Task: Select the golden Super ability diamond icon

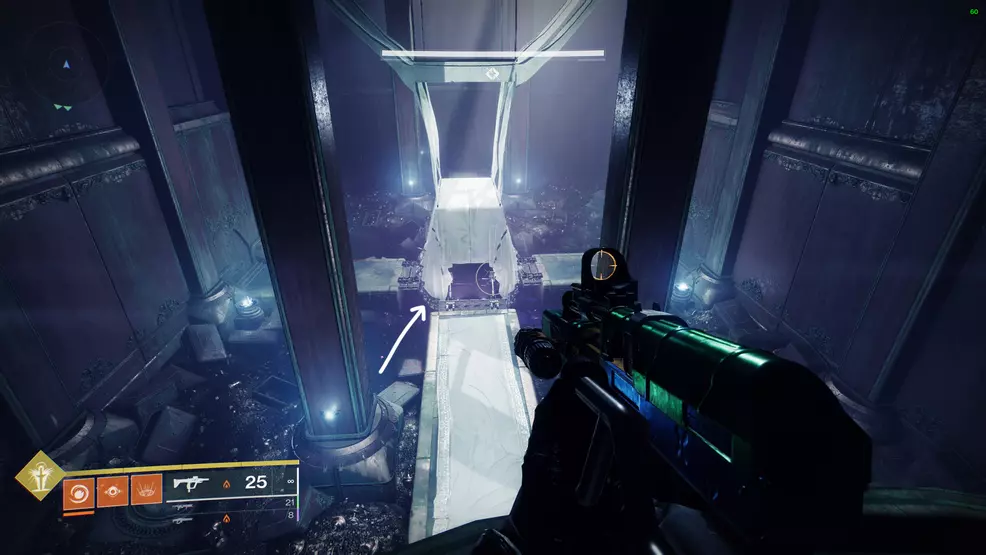Action: (41, 475)
